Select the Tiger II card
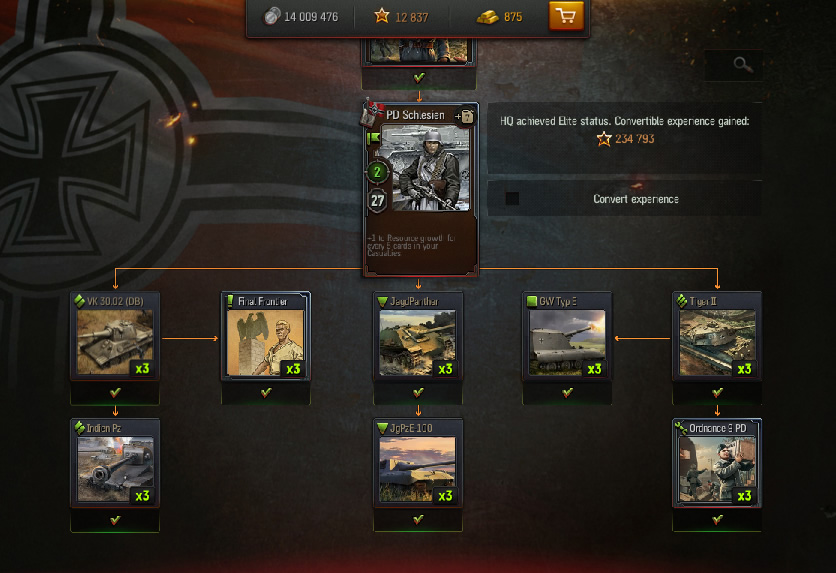This screenshot has height=573, width=836. click(717, 337)
